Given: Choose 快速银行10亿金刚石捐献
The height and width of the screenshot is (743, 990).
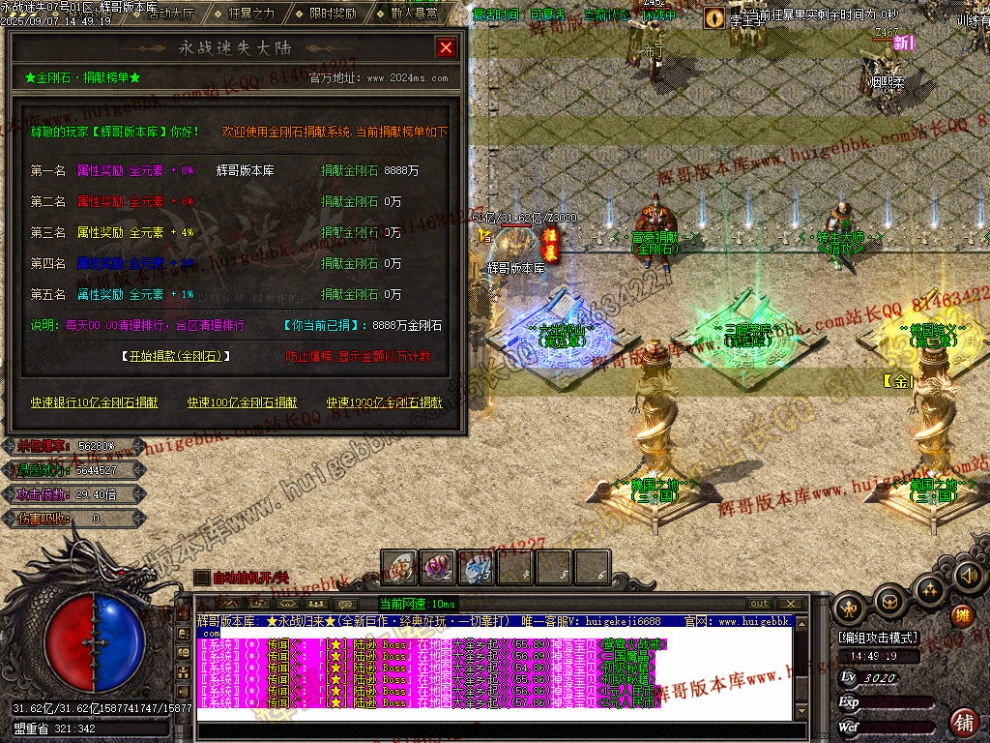Looking at the screenshot, I should (x=94, y=402).
